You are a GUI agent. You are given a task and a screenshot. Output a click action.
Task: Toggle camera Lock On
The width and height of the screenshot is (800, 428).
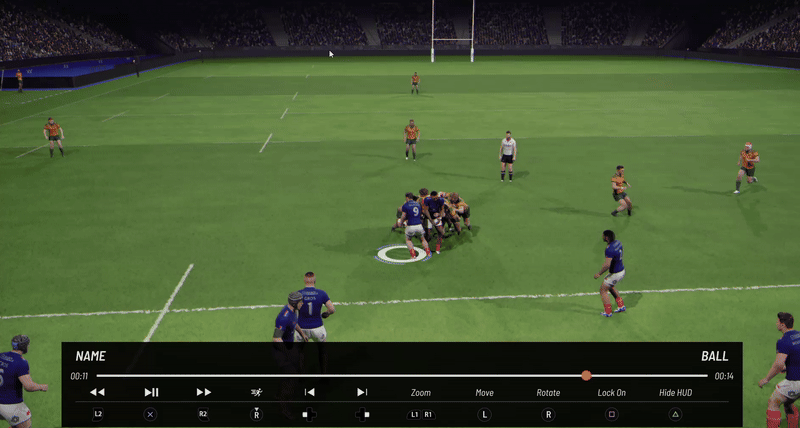(612, 392)
